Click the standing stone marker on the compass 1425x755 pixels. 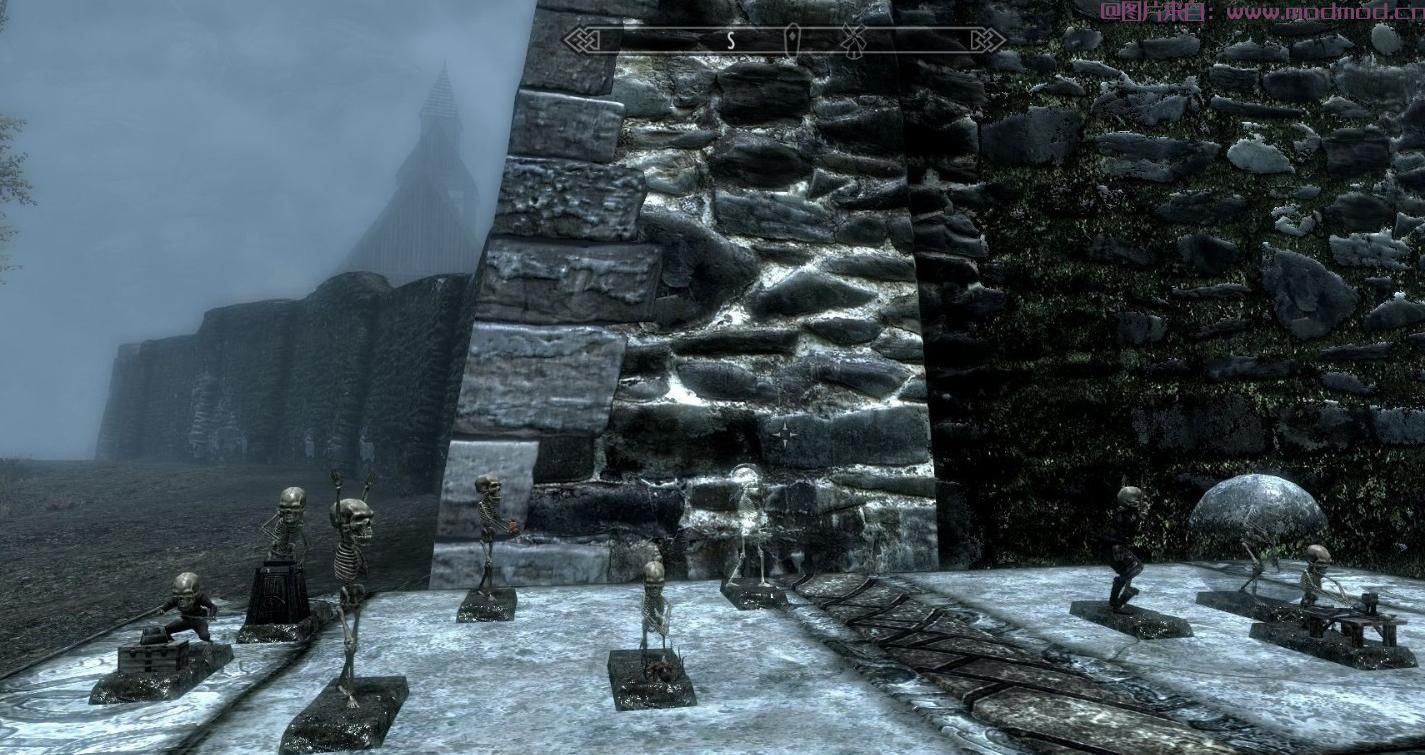(792, 40)
